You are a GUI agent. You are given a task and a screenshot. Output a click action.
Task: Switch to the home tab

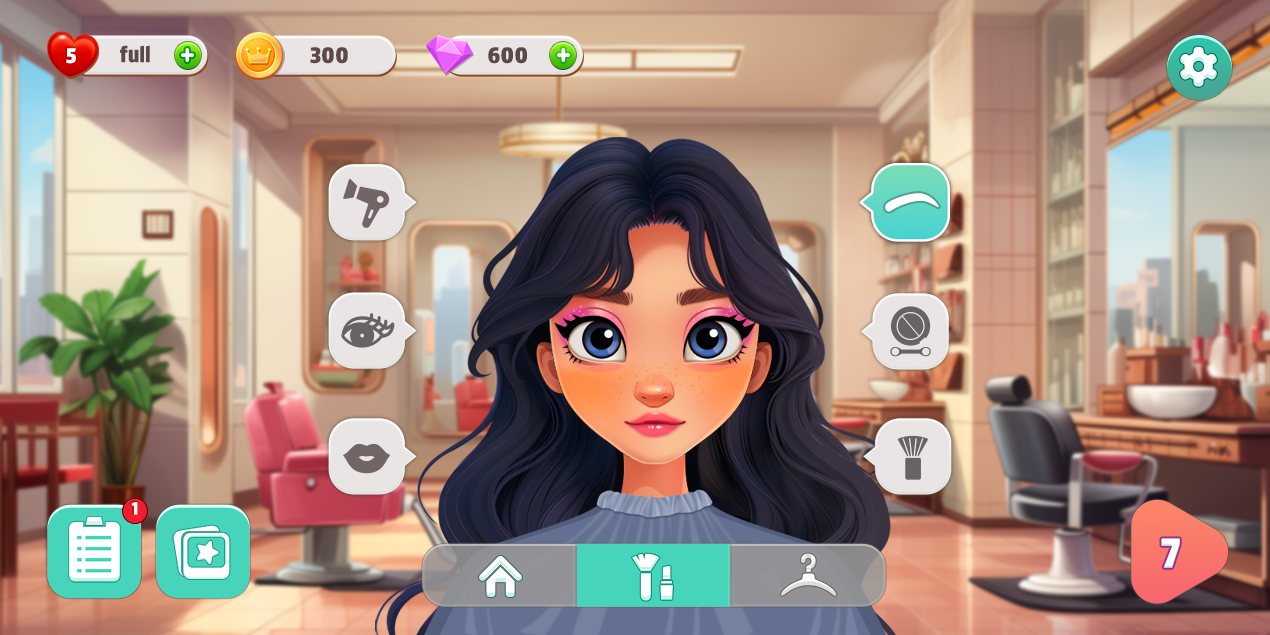[x=500, y=576]
